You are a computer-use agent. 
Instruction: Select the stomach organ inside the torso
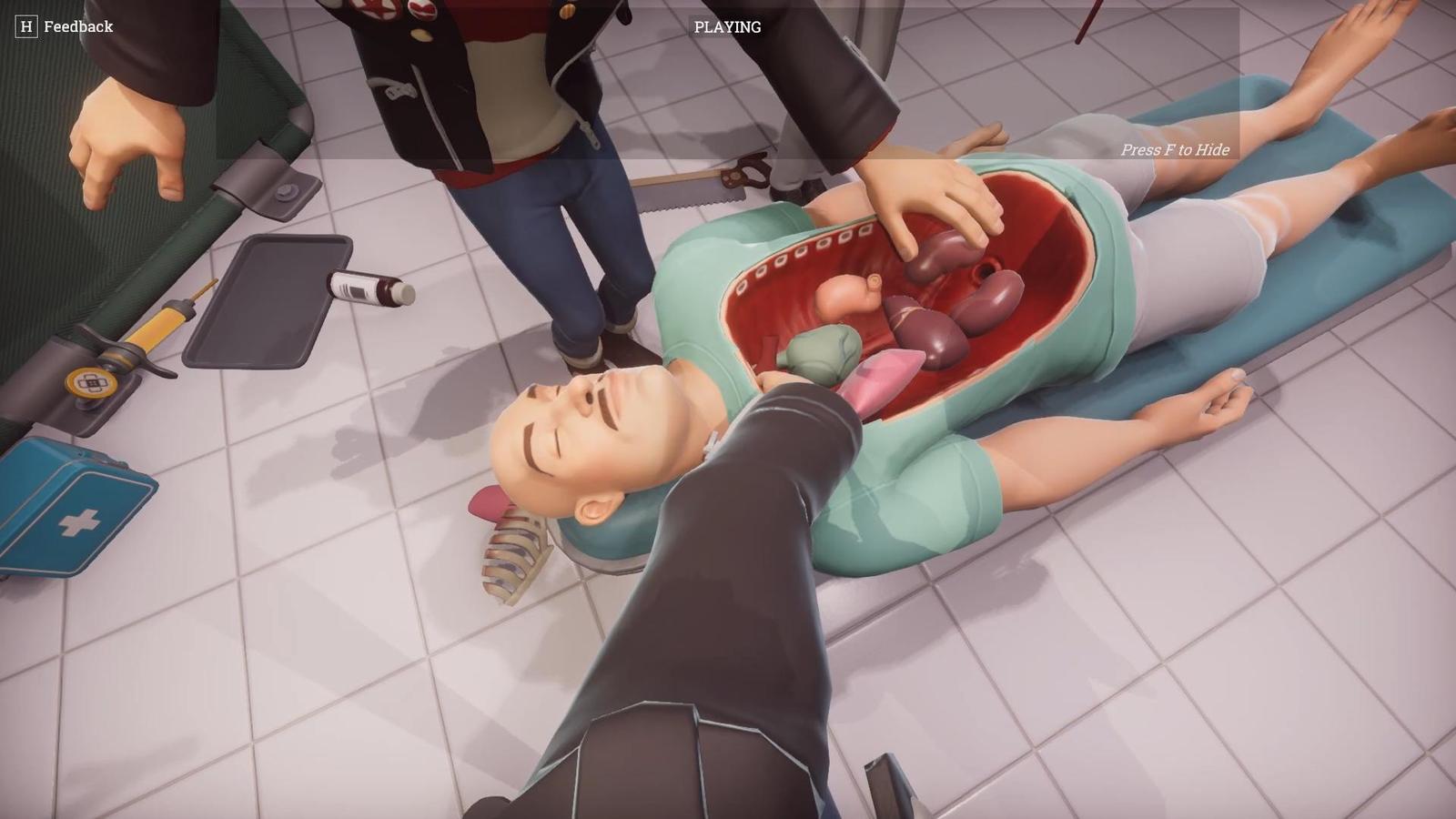click(x=842, y=296)
